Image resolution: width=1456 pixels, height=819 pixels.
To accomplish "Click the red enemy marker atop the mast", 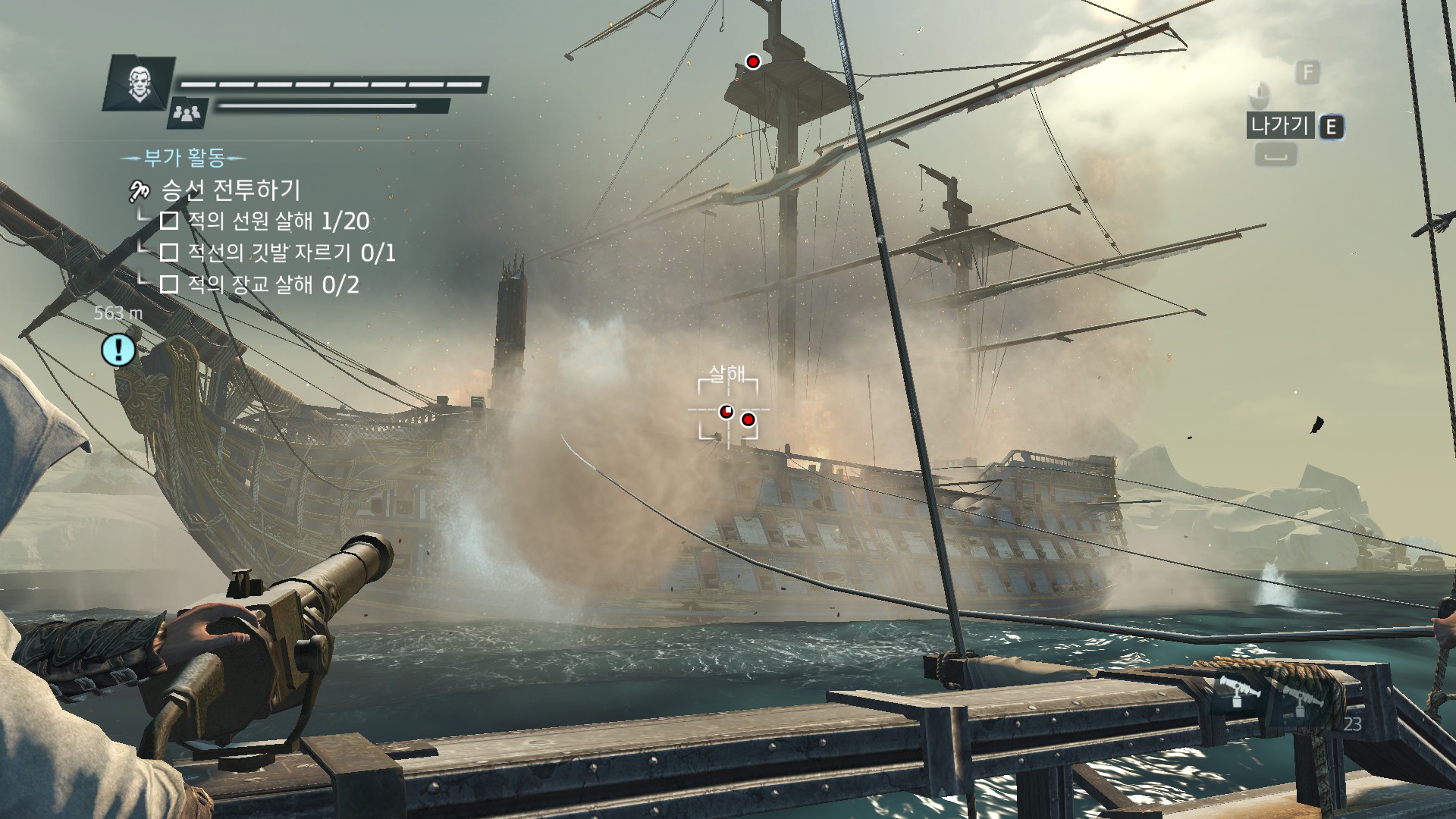I will pyautogui.click(x=752, y=61).
